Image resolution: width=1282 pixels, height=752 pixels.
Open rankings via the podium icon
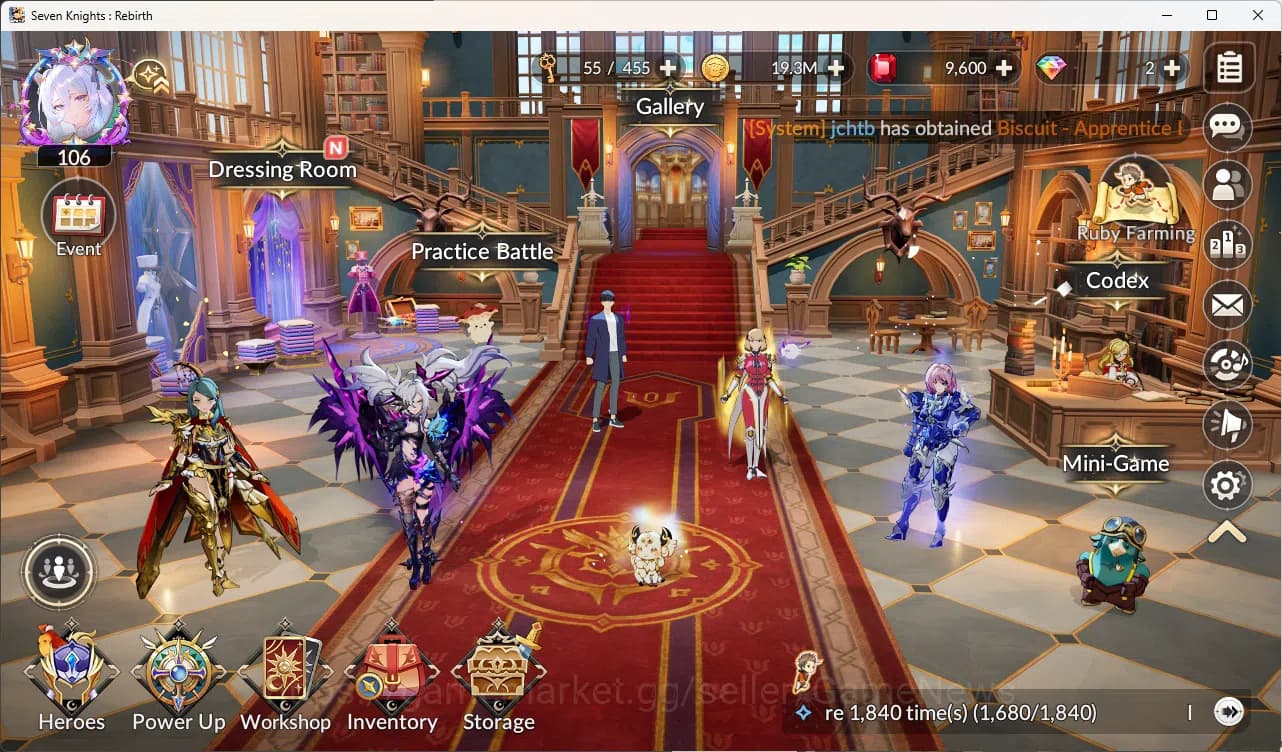click(1228, 245)
